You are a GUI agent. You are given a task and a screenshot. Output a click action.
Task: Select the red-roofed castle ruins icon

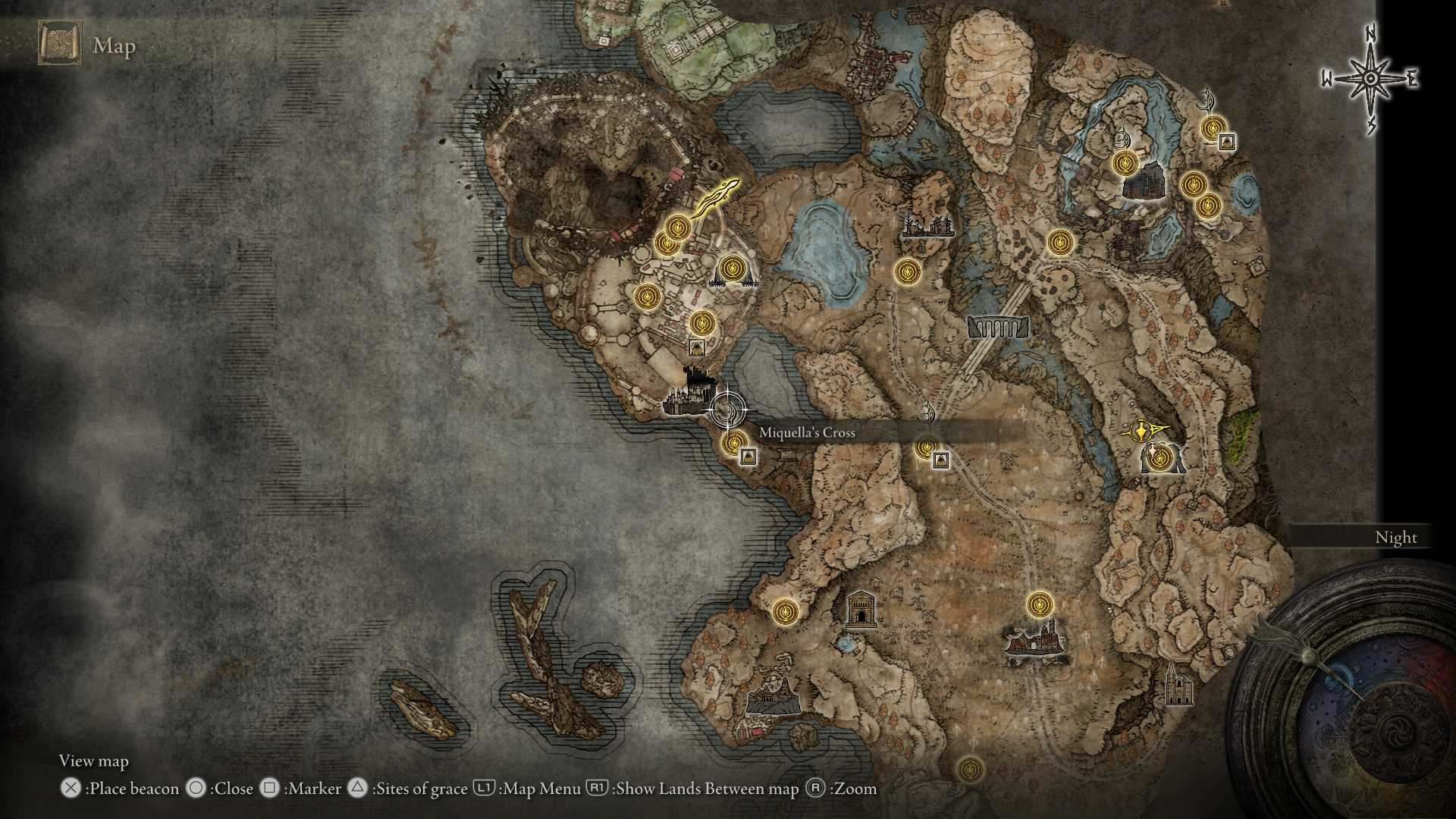coord(1034,639)
